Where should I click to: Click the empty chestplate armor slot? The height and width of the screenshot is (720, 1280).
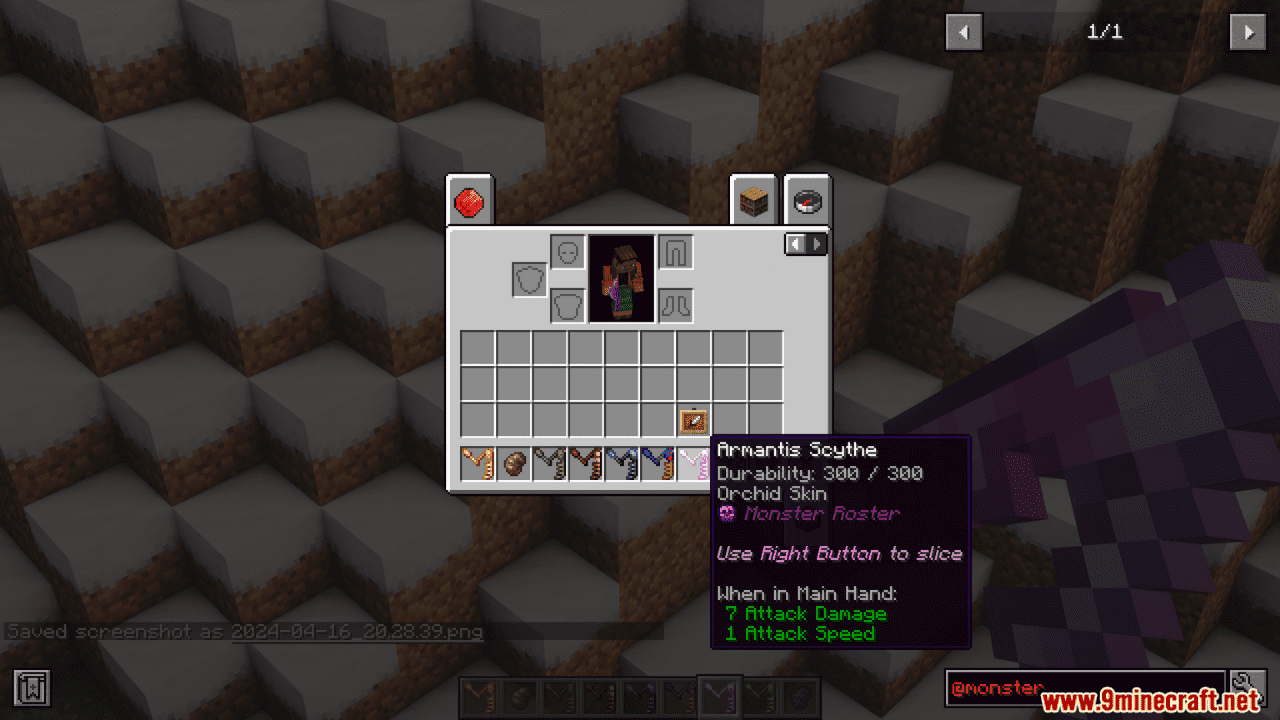coord(567,306)
